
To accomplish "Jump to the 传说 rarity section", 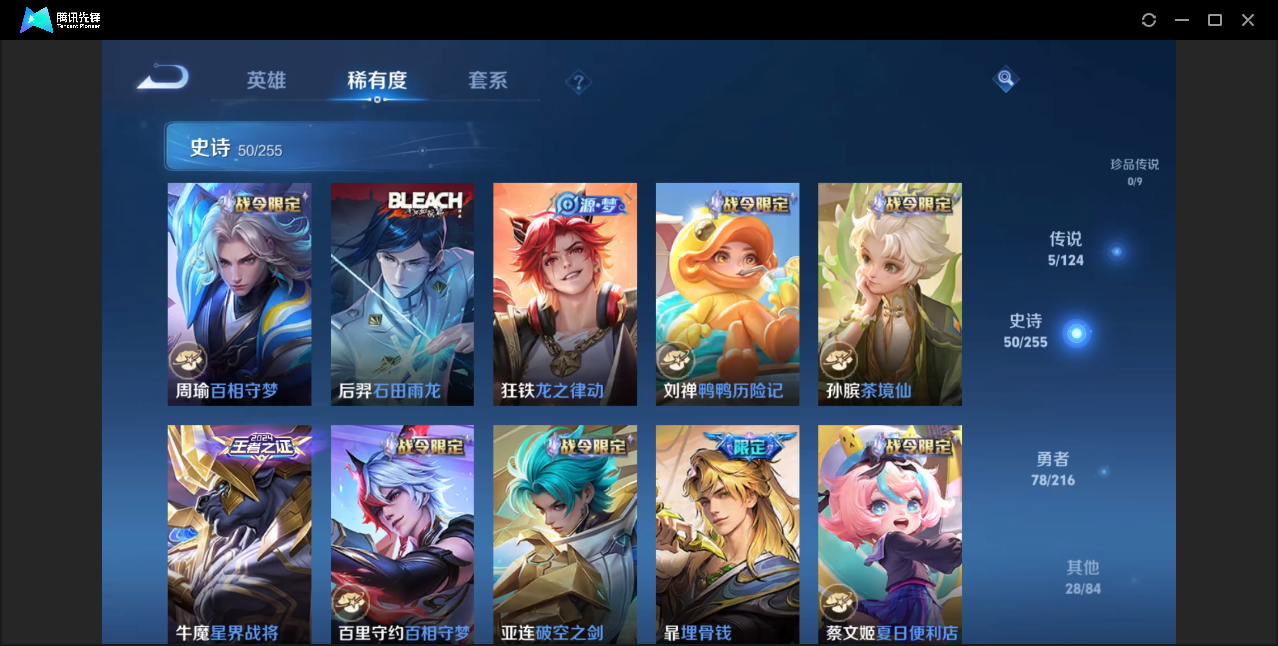I will coord(1066,248).
